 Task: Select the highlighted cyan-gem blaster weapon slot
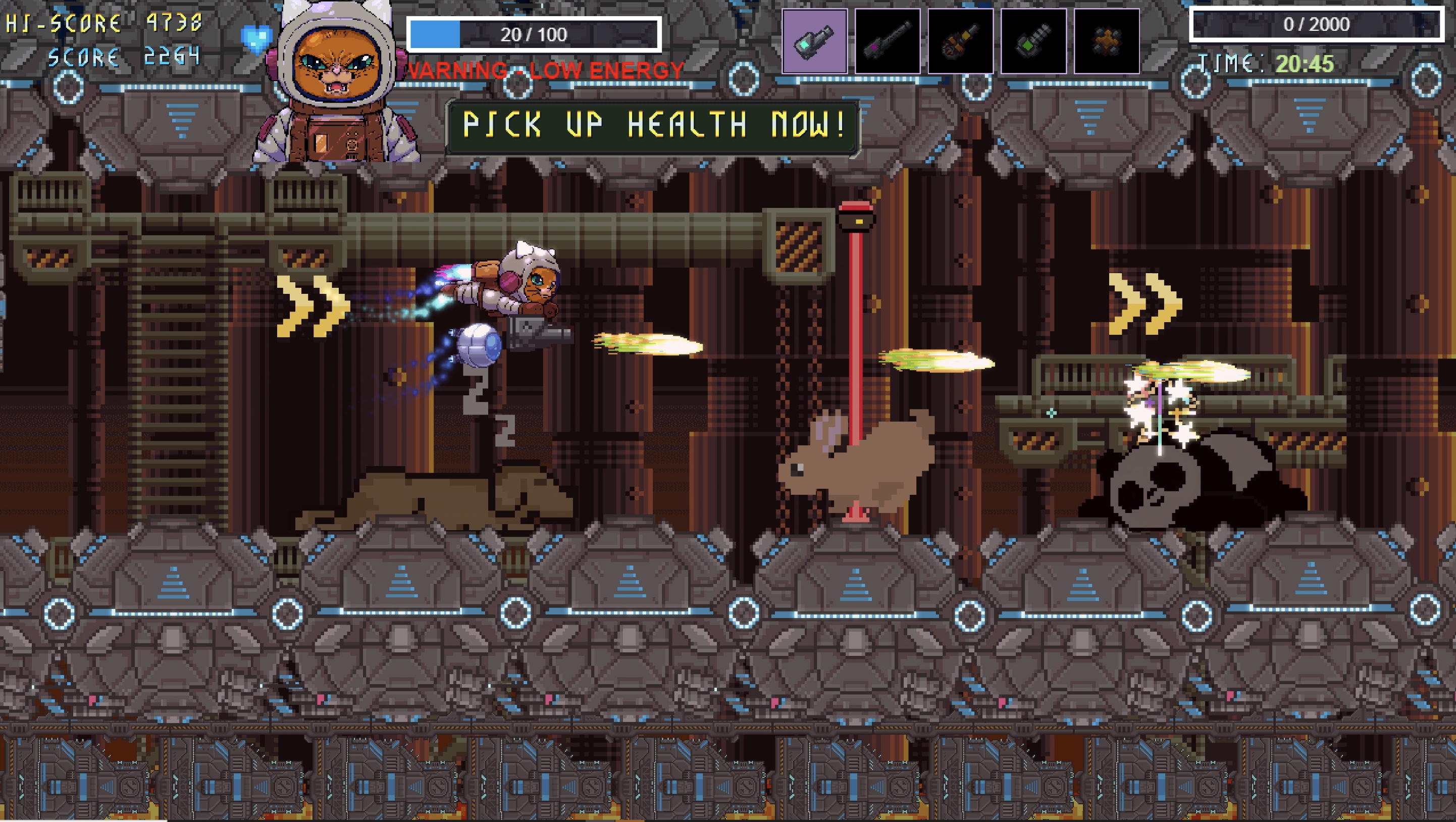coord(814,41)
